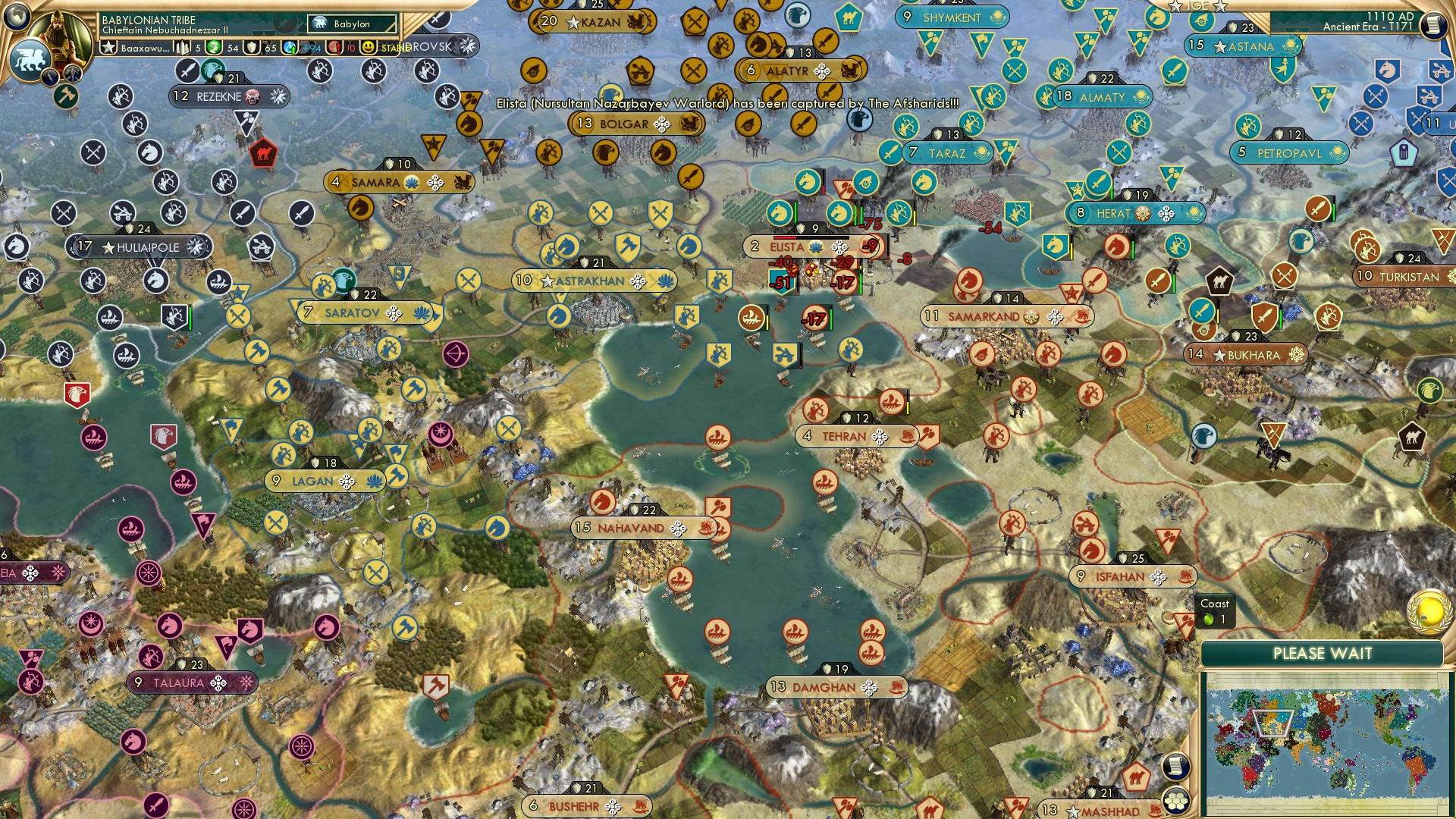Image resolution: width=1456 pixels, height=819 pixels.
Task: Click the green science indicator showing 54
Action: pos(212,47)
